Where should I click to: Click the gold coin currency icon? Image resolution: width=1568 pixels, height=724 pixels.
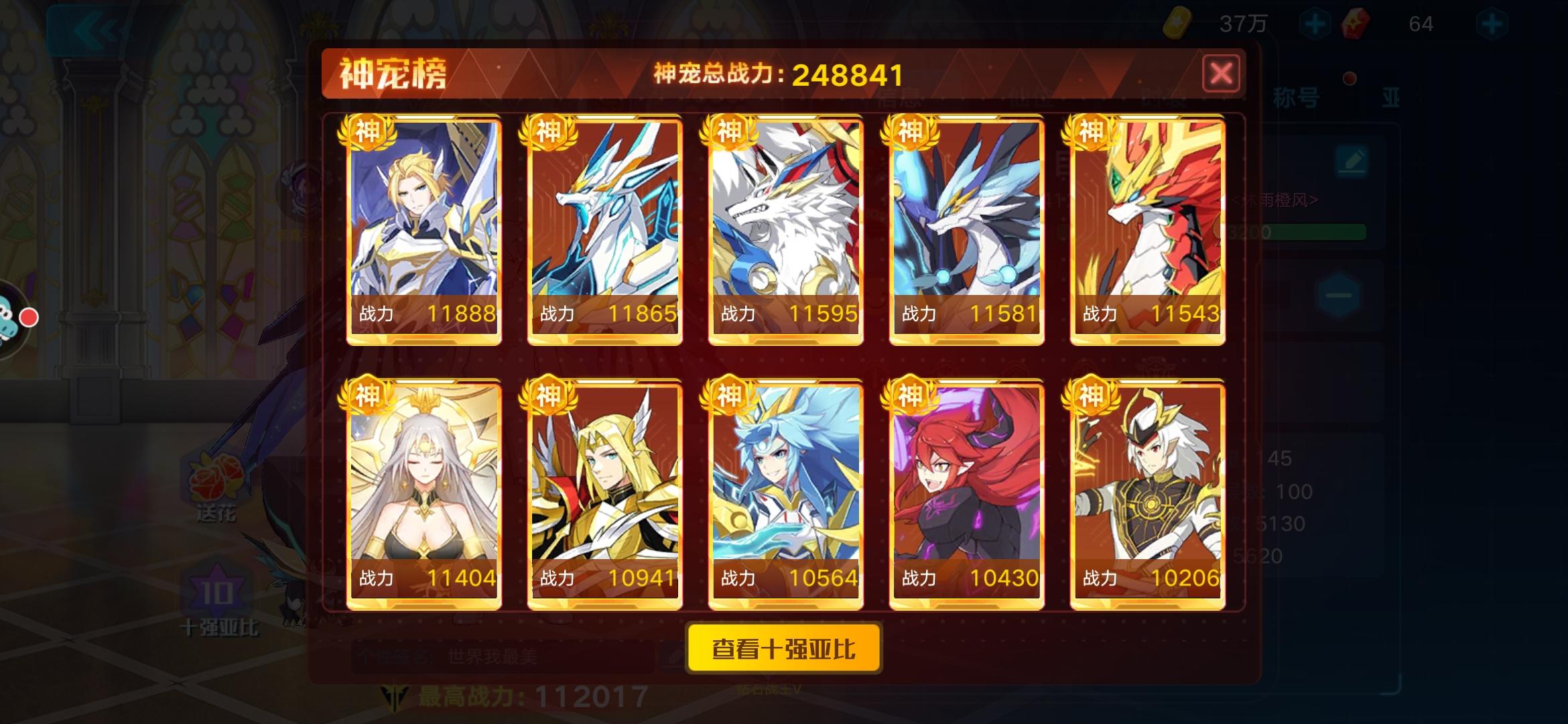tap(1177, 23)
